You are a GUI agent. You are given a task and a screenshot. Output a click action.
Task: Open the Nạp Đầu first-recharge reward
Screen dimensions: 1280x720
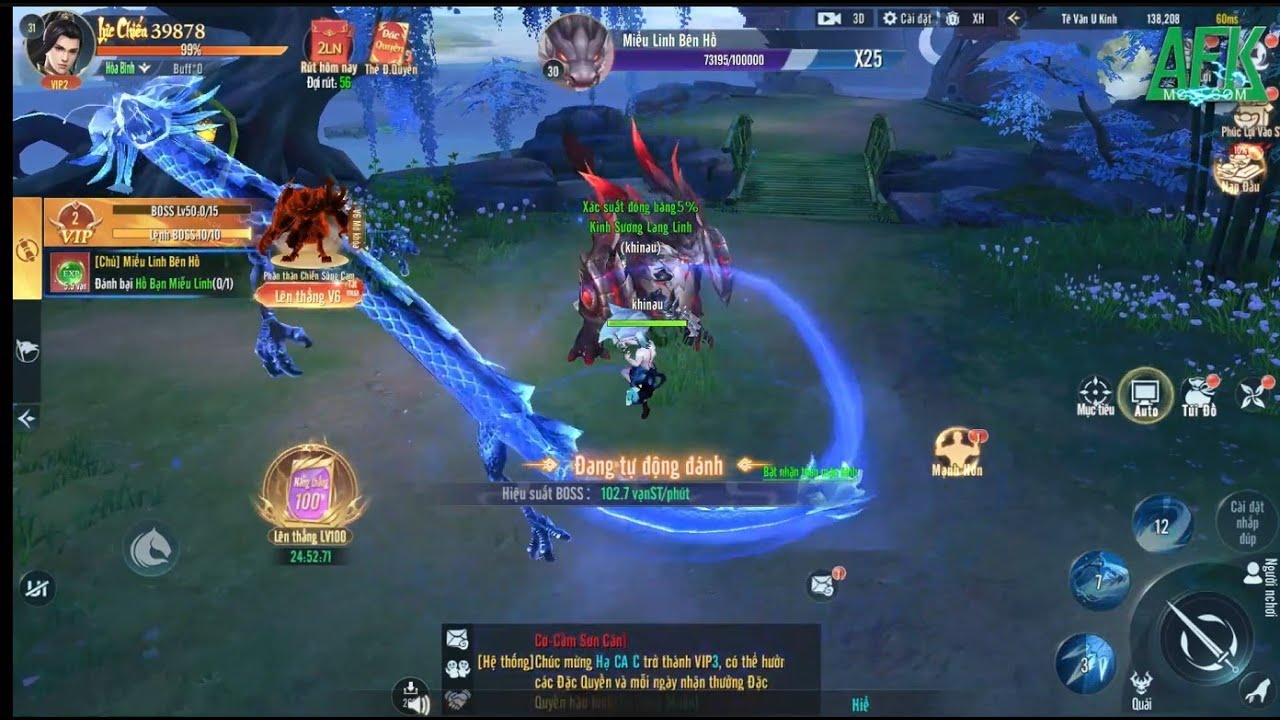[x=1240, y=166]
